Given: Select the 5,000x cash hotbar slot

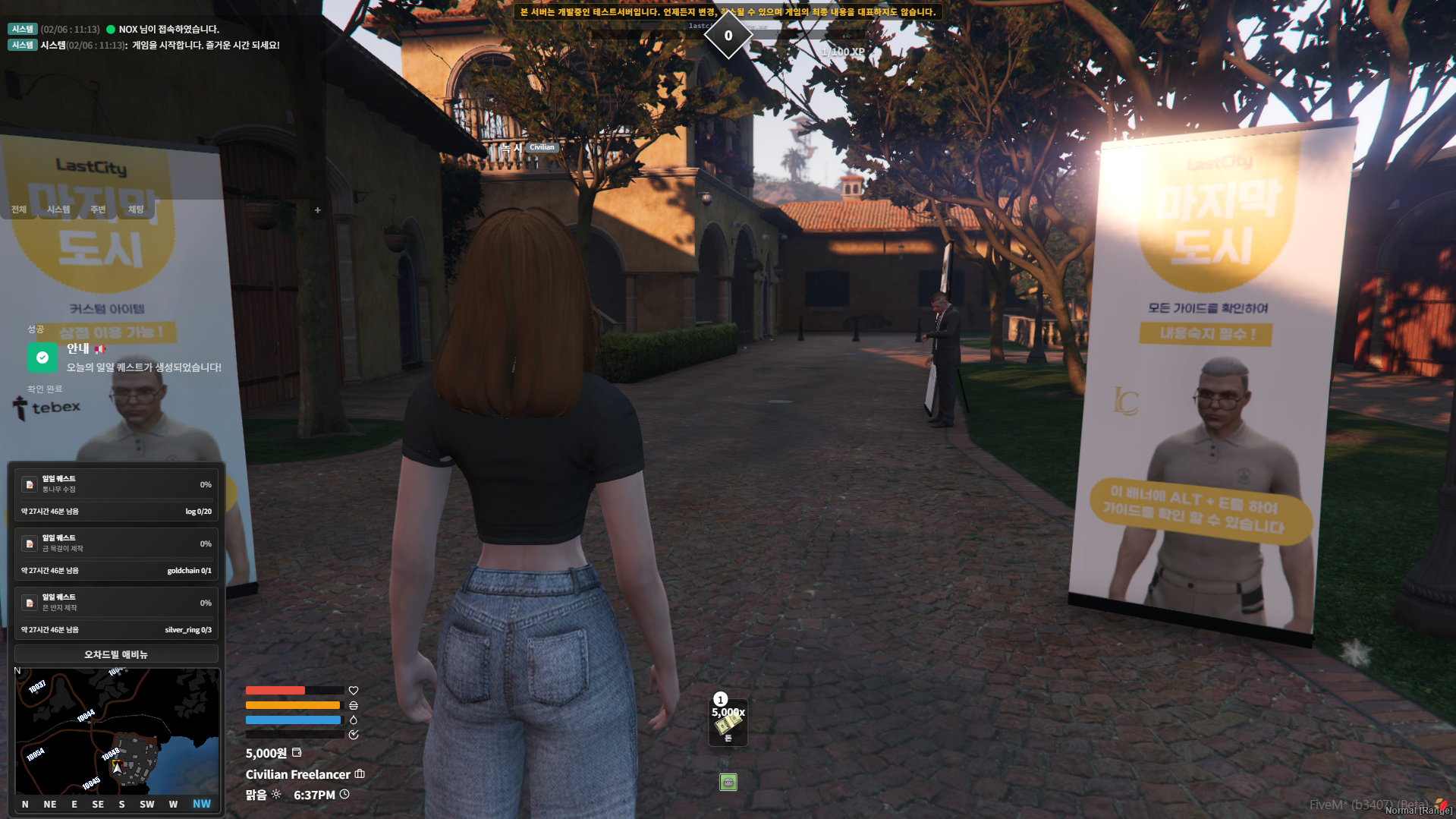Looking at the screenshot, I should [x=728, y=723].
